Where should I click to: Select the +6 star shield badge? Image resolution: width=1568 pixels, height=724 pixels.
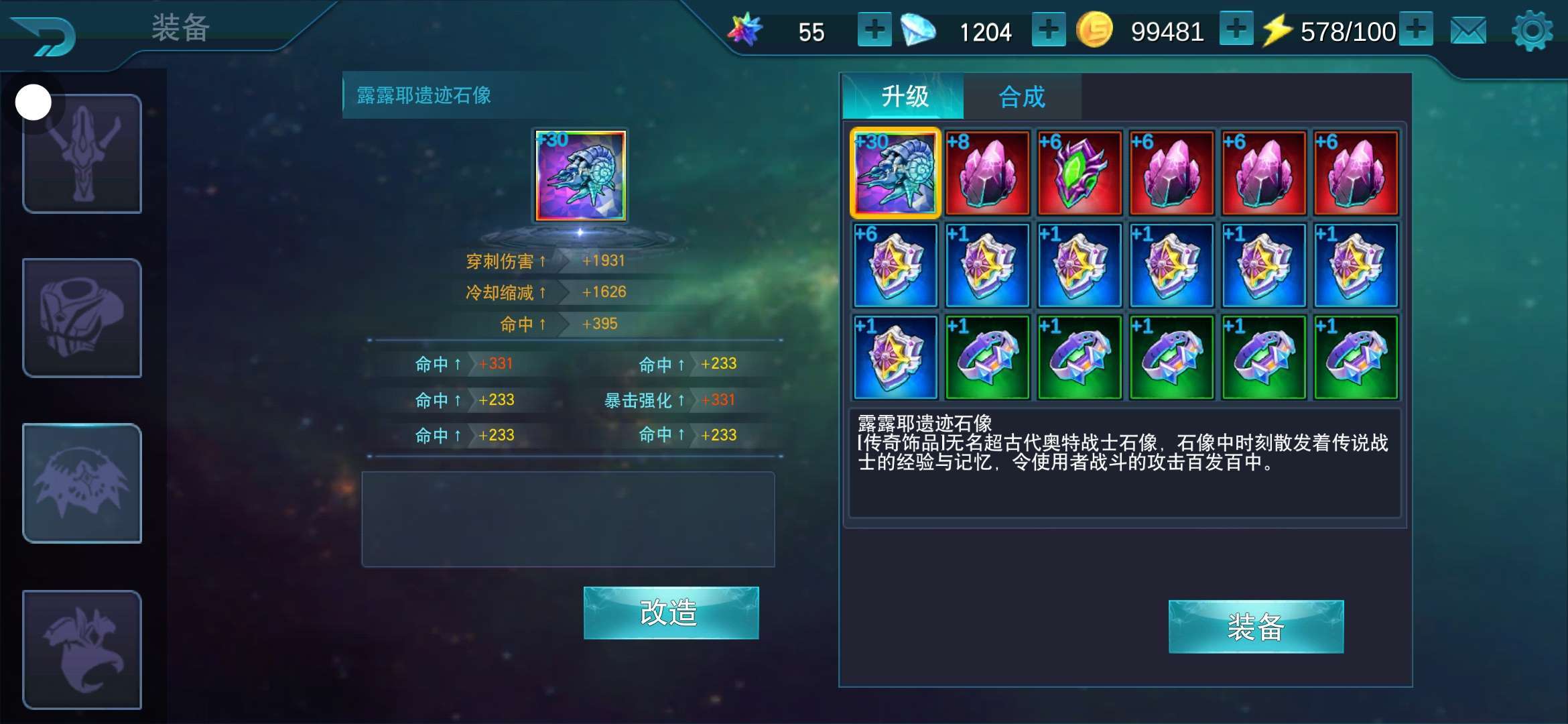pos(895,265)
